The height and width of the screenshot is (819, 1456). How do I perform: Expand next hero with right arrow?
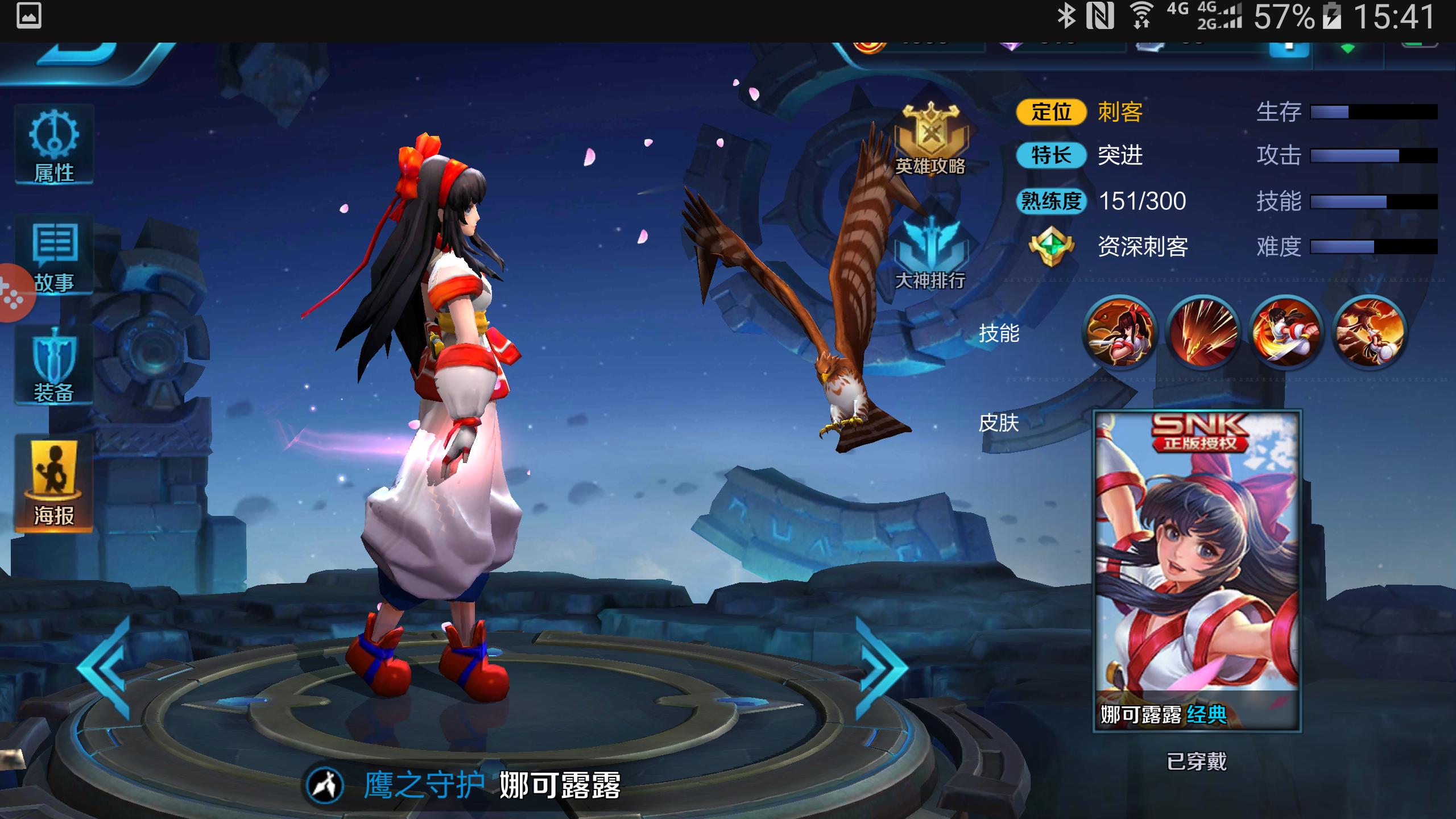pyautogui.click(x=879, y=668)
